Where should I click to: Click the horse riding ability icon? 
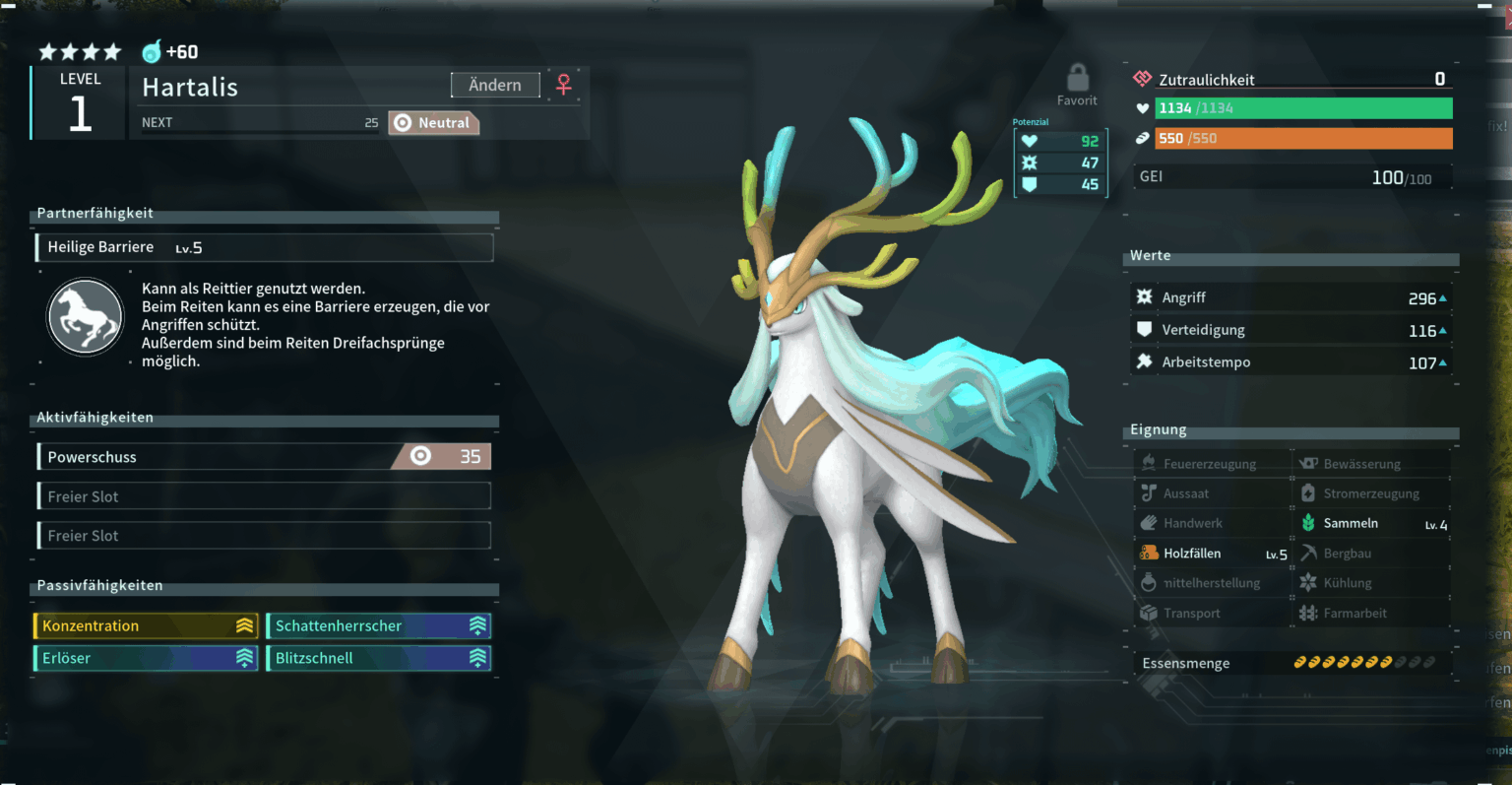coord(86,317)
